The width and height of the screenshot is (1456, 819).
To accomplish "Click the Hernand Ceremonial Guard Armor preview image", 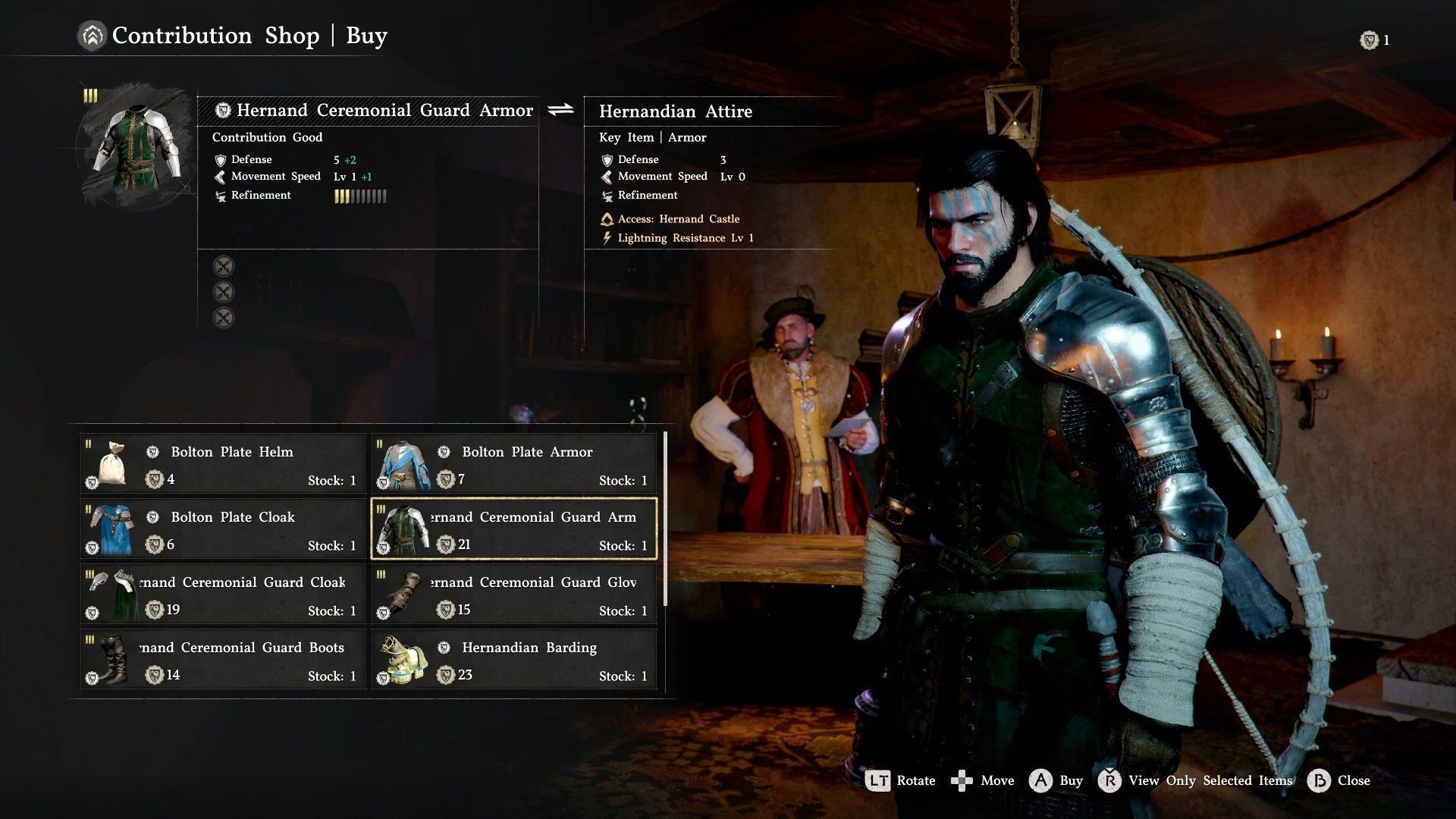I will pyautogui.click(x=136, y=146).
